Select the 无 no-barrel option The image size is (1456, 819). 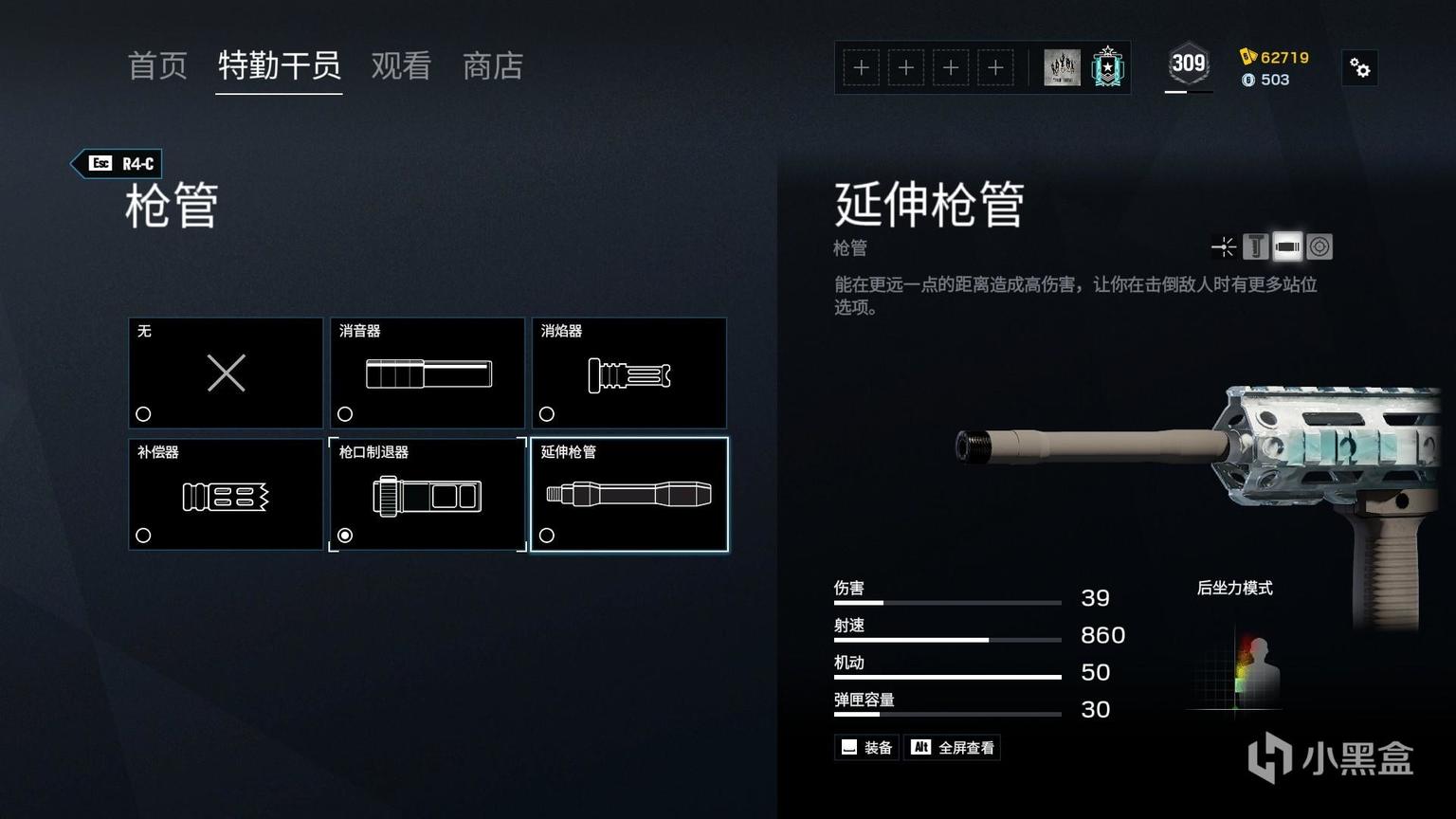(x=226, y=373)
